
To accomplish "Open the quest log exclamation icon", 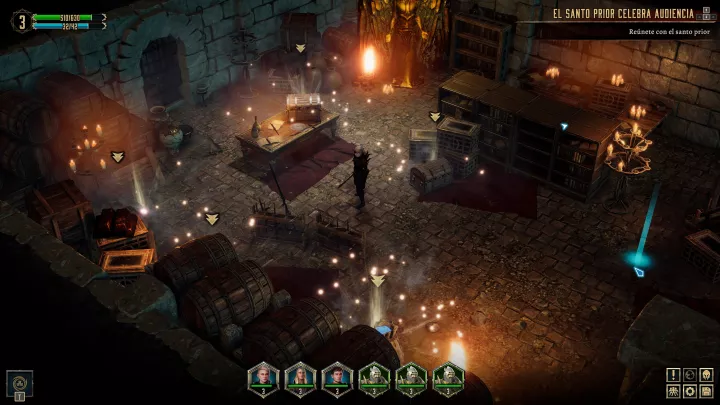I will point(674,374).
